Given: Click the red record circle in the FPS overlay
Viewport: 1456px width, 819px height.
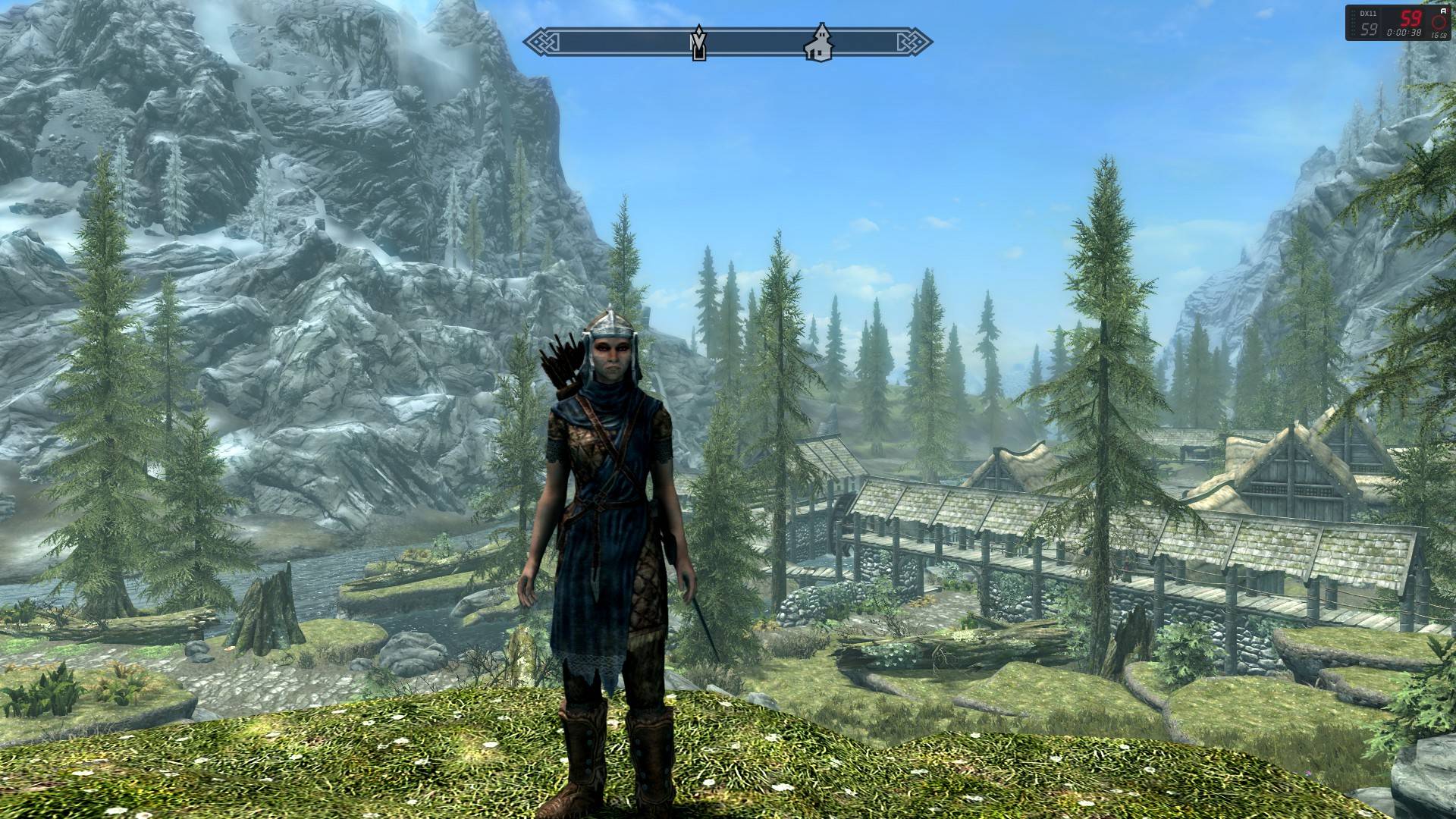Looking at the screenshot, I should click(x=1438, y=23).
